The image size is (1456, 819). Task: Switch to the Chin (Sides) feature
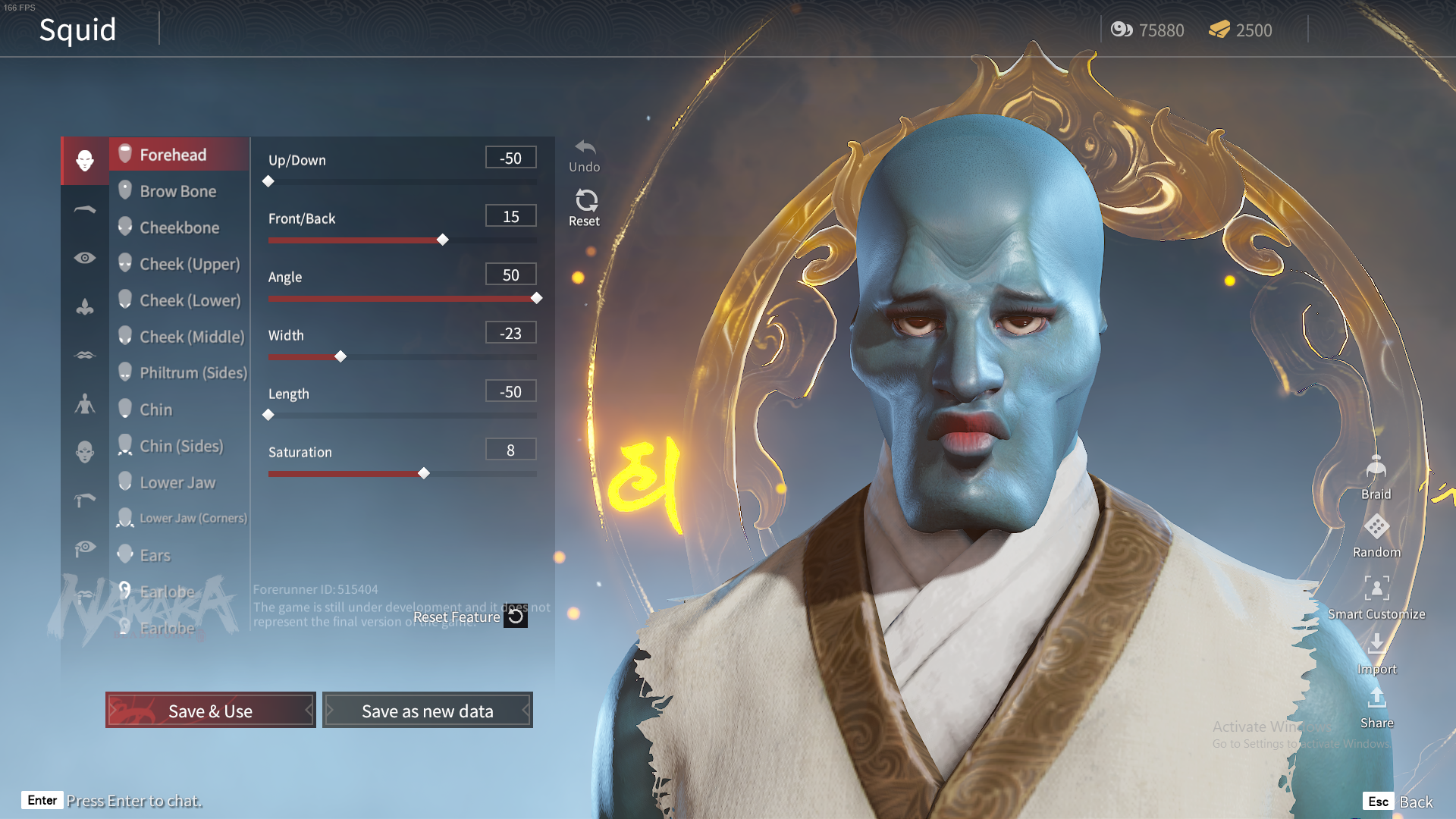180,446
